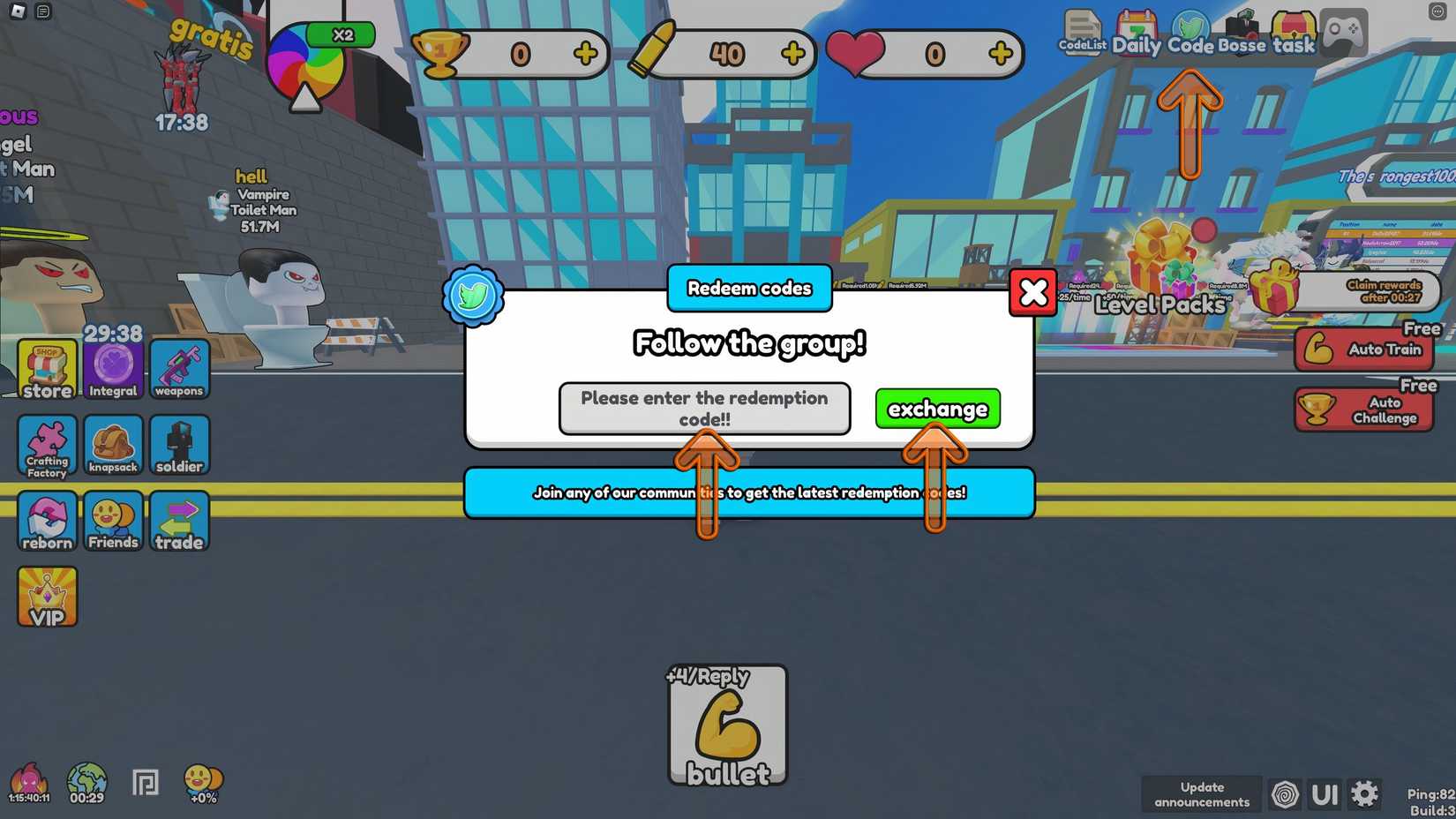The width and height of the screenshot is (1456, 819).
Task: Open the trade menu
Action: pyautogui.click(x=179, y=521)
